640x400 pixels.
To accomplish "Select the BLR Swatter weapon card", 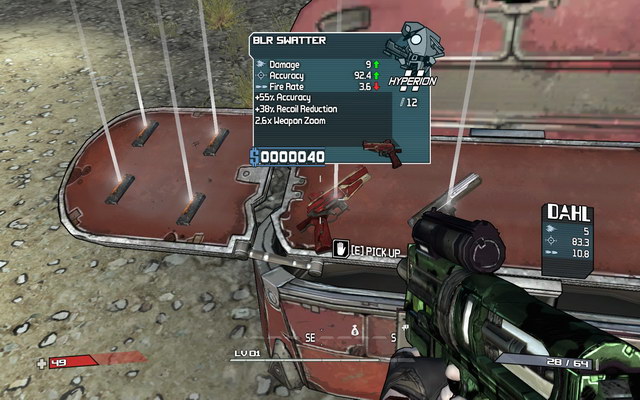I will pos(339,97).
